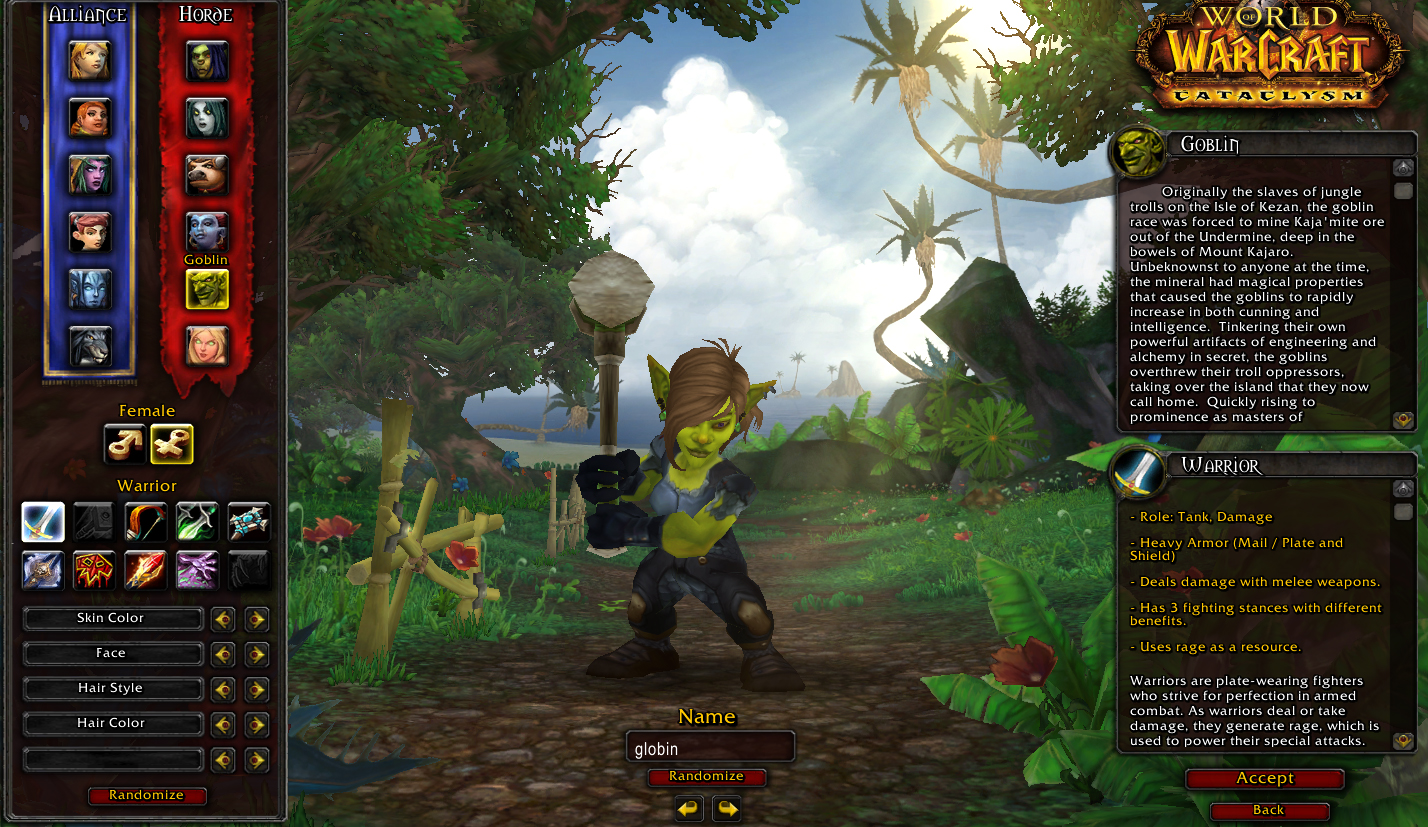This screenshot has height=827, width=1428.
Task: Cycle to the next Skin Color
Action: [257, 619]
